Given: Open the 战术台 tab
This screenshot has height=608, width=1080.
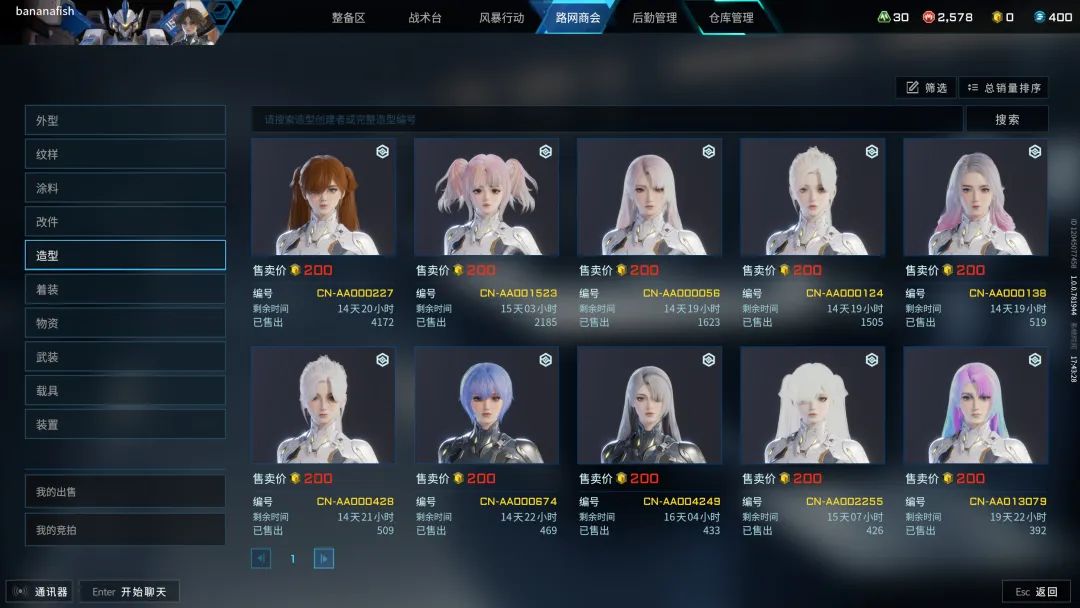Looking at the screenshot, I should tap(424, 18).
